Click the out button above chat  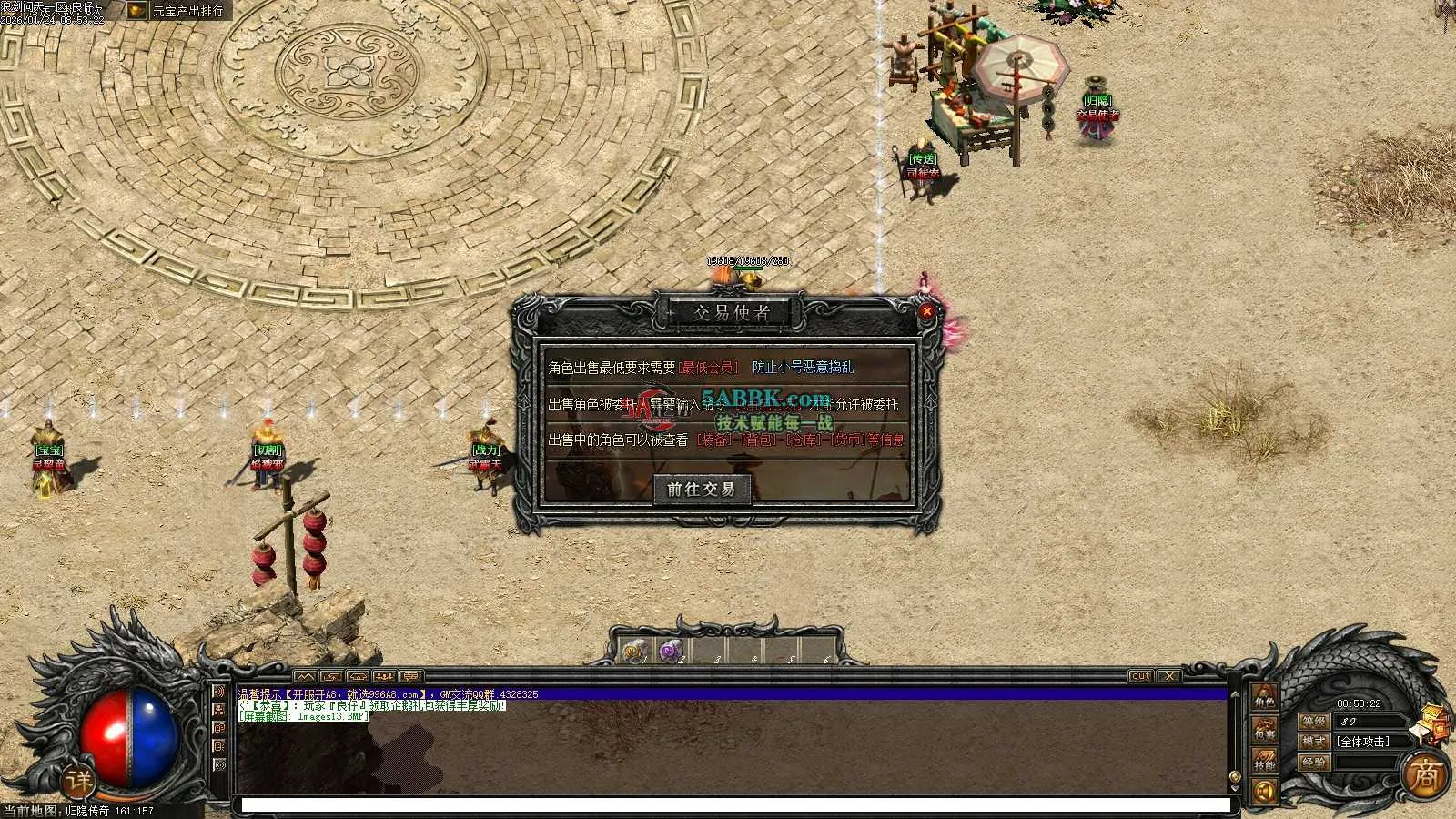tap(1140, 676)
